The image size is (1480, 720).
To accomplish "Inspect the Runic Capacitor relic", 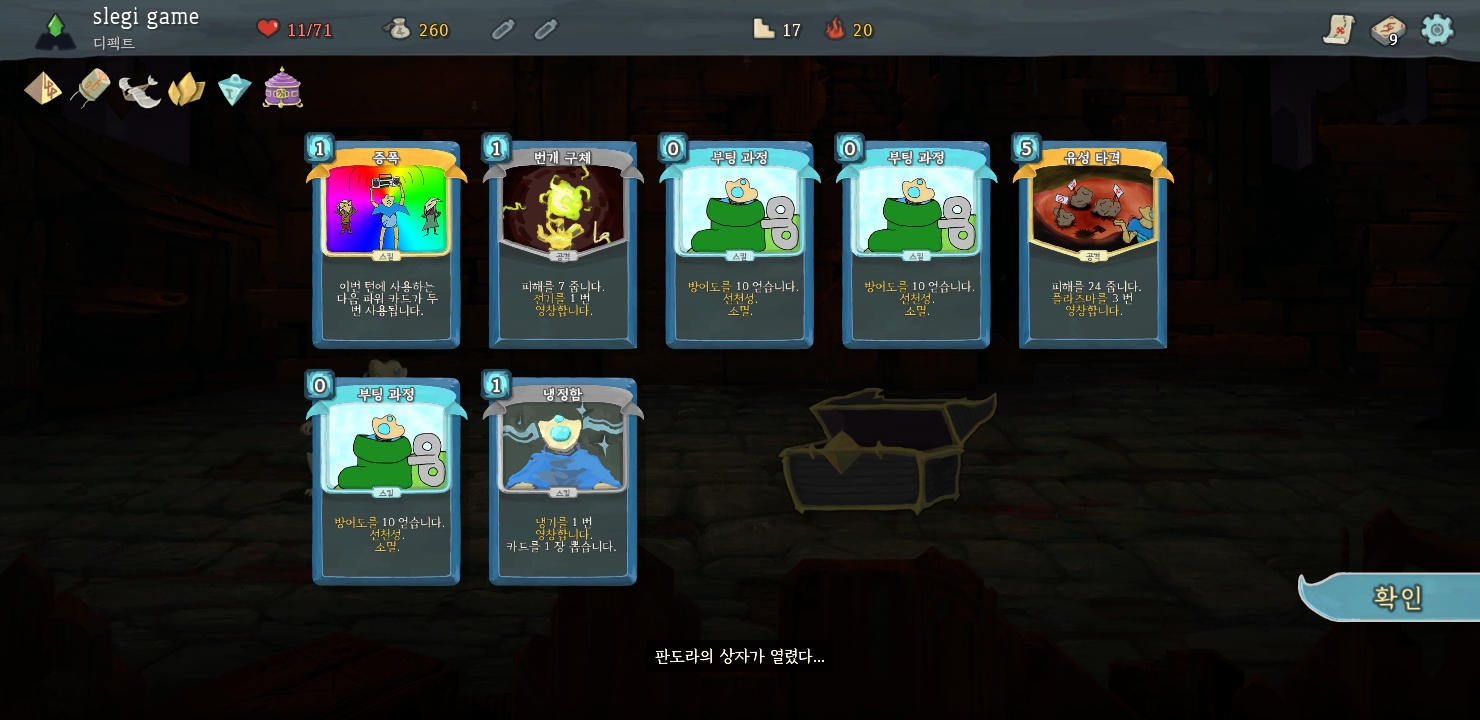I will coord(91,89).
